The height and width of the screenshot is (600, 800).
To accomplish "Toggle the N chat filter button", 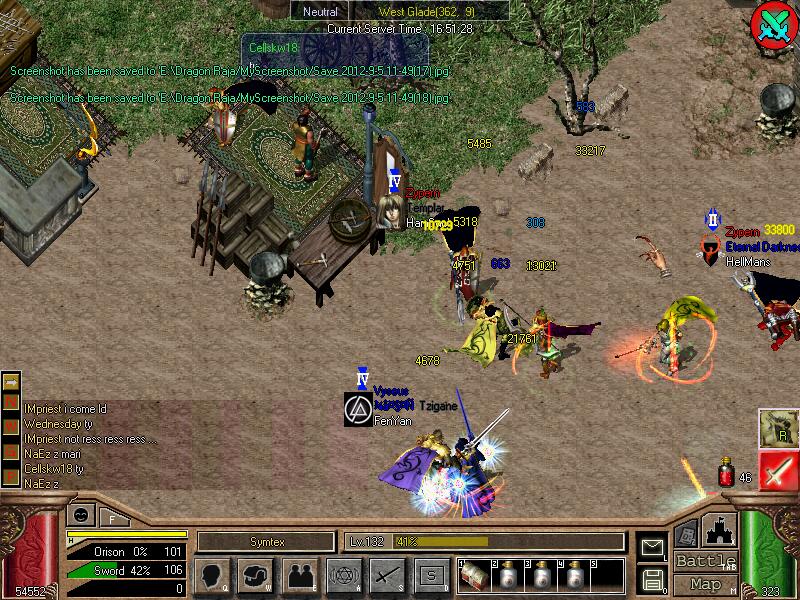I will pos(11,402).
